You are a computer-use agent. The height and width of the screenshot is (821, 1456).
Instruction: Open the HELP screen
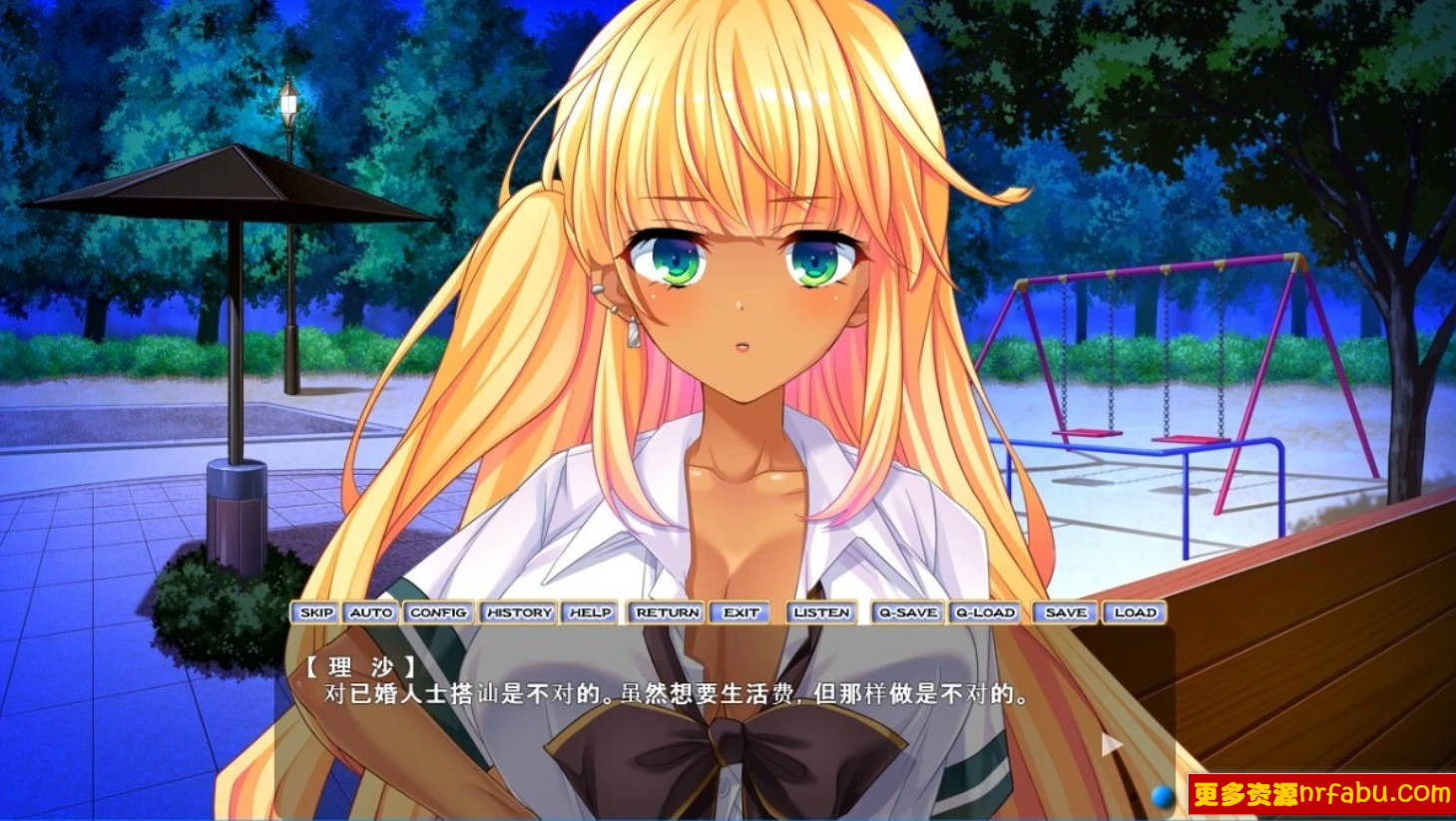pos(590,613)
